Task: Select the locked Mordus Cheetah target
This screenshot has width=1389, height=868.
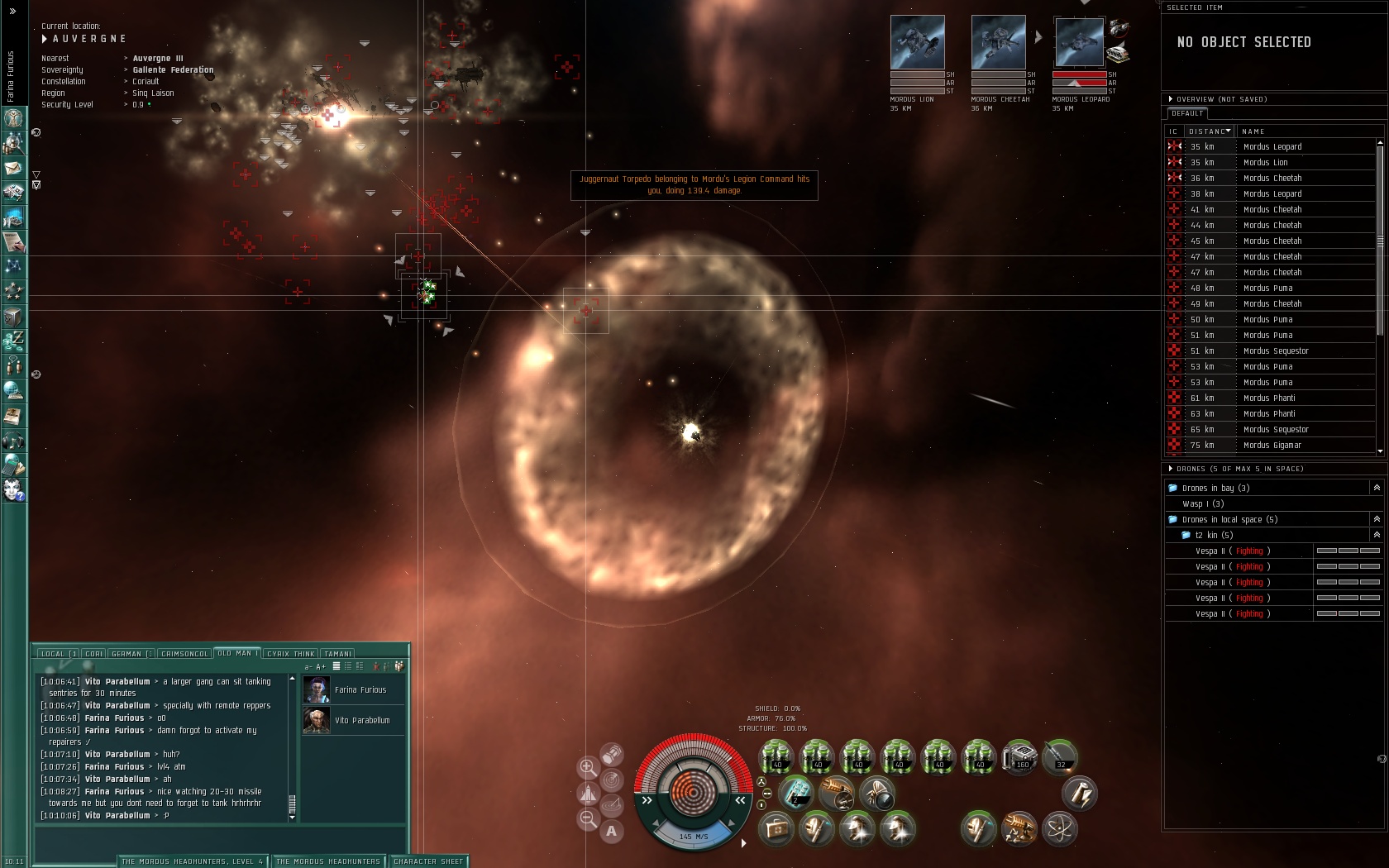Action: coord(998,42)
